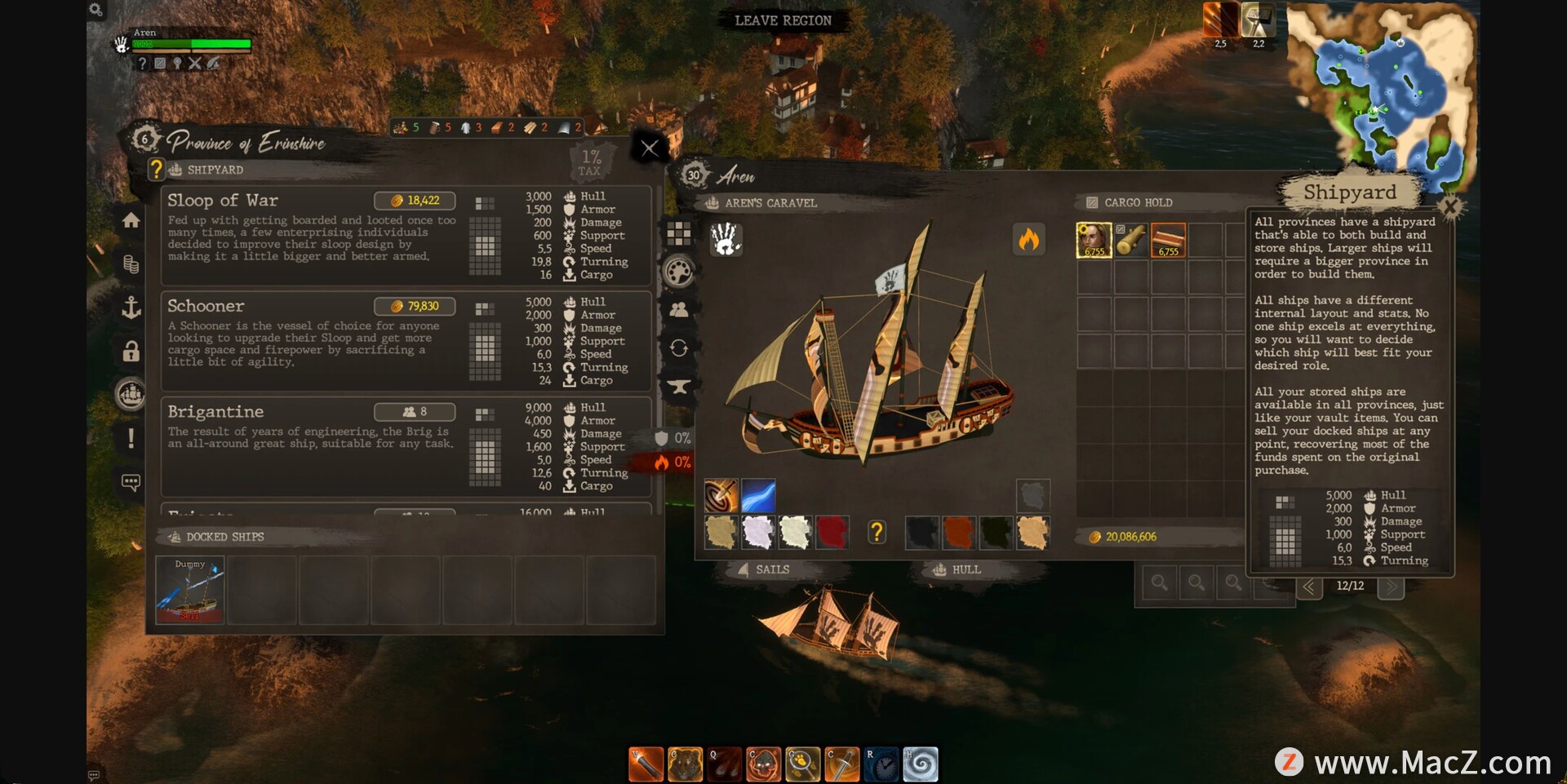Switch to the anchor side tab
The height and width of the screenshot is (784, 1567).
(x=131, y=308)
